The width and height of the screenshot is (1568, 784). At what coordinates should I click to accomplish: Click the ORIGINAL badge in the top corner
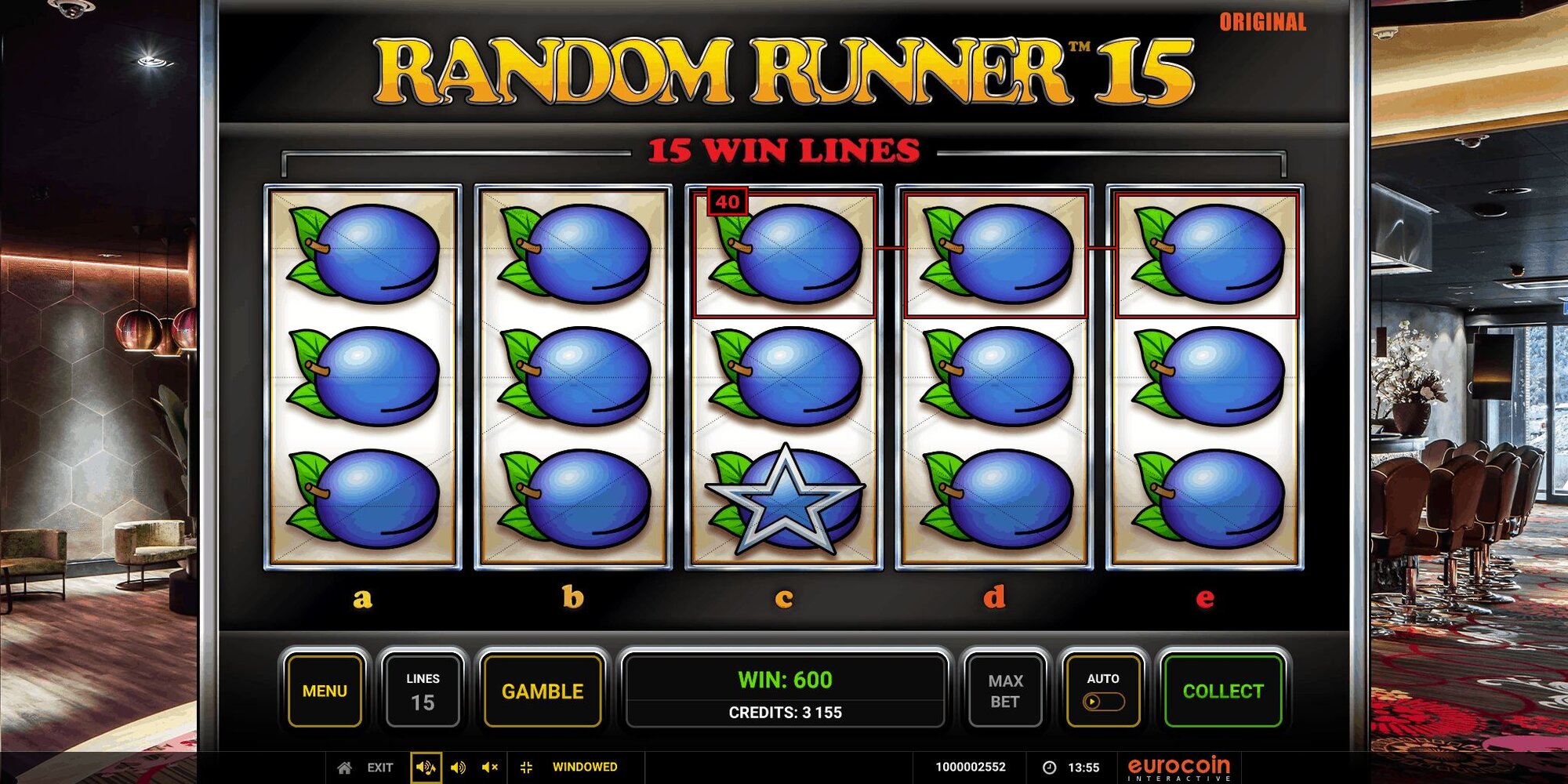[1261, 23]
